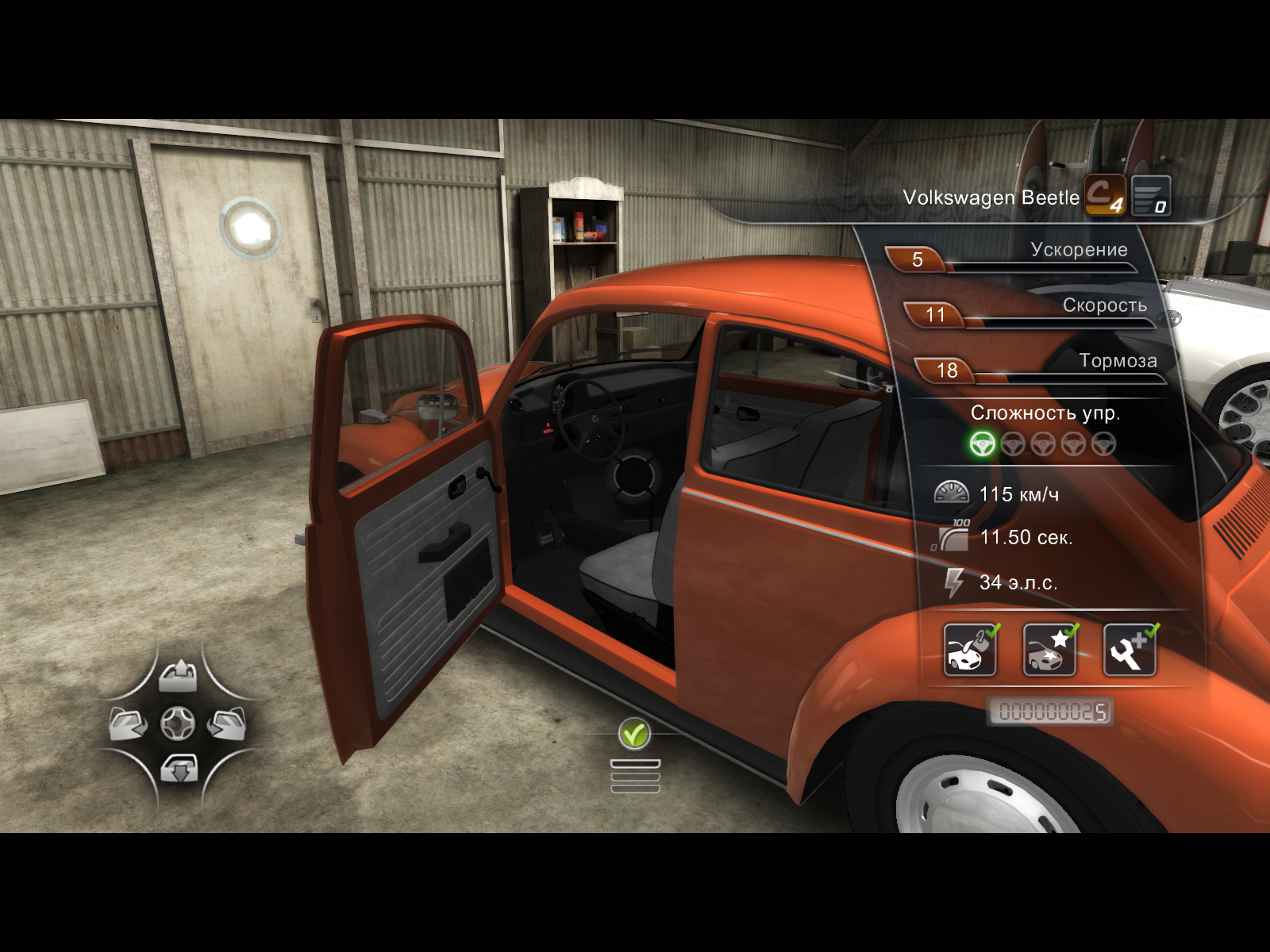Screen dimensions: 1270x952
Task: Select the center steering wheel icon
Action: pos(178,724)
